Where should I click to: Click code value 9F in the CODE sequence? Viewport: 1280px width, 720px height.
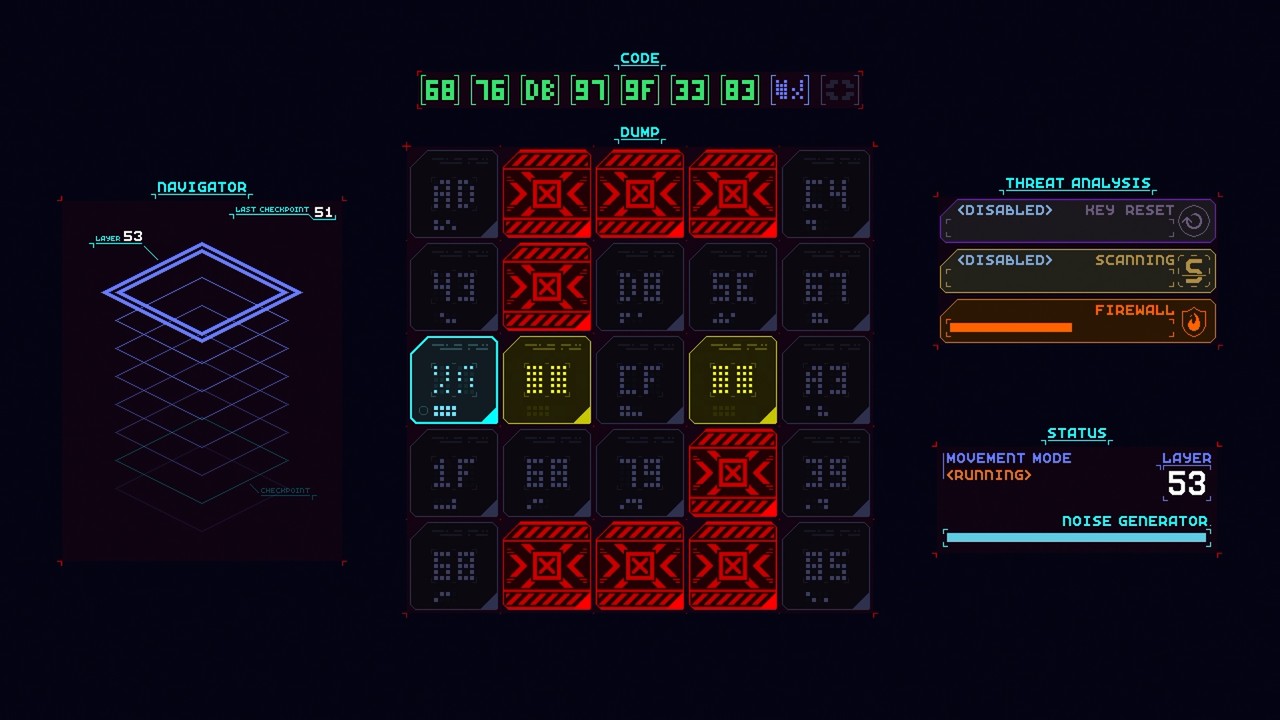(640, 89)
